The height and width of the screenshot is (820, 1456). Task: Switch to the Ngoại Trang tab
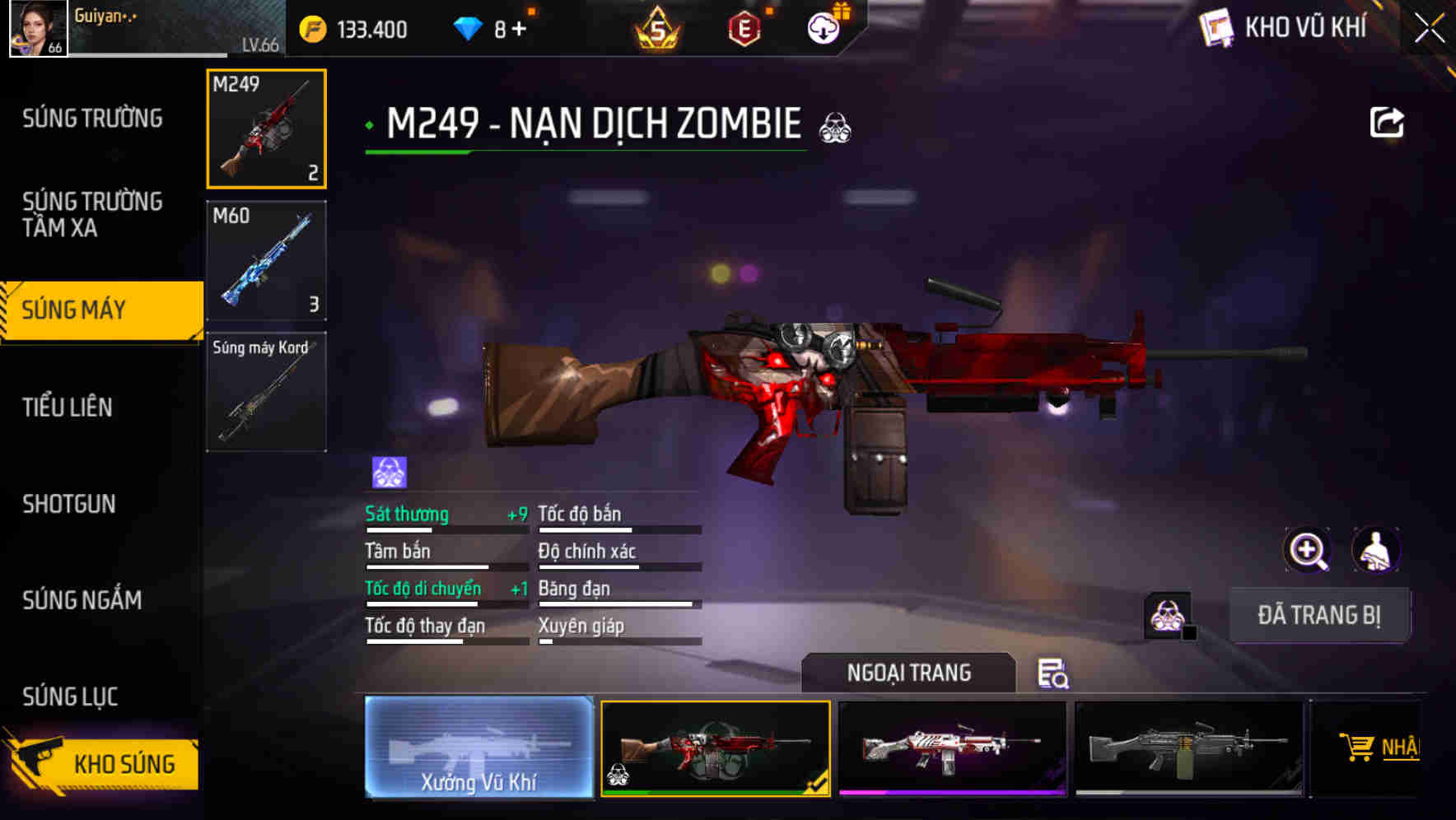tap(909, 673)
